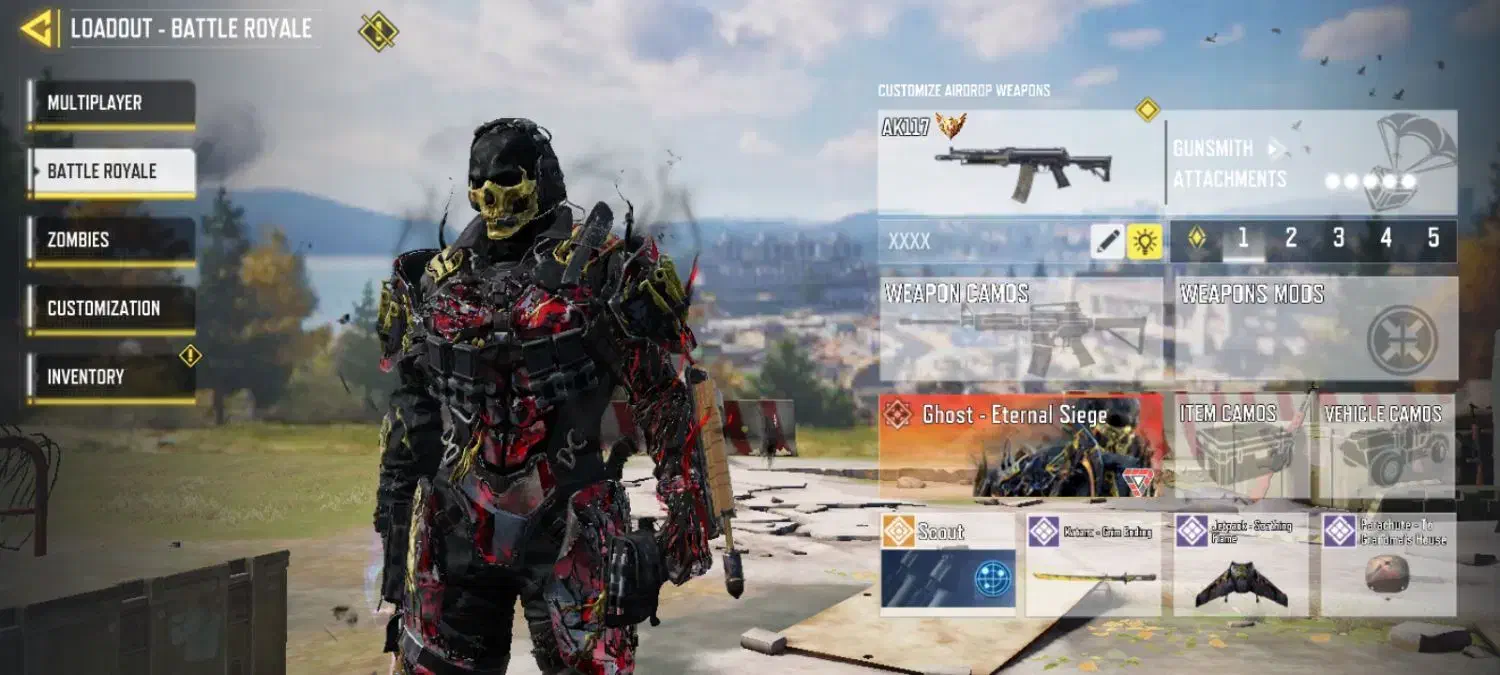Select the Battle Royale tab
1500x675 pixels.
click(x=111, y=172)
